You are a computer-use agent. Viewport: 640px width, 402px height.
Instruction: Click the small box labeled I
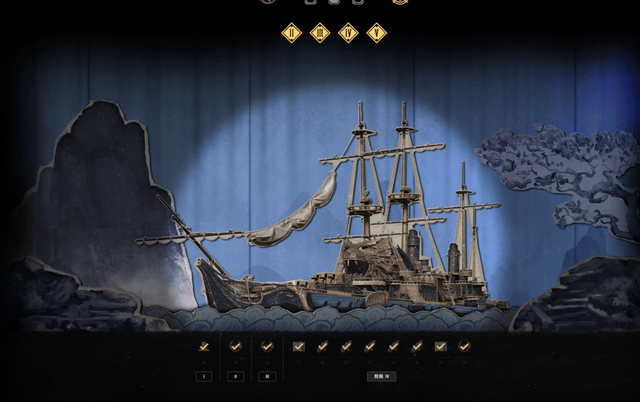[204, 376]
